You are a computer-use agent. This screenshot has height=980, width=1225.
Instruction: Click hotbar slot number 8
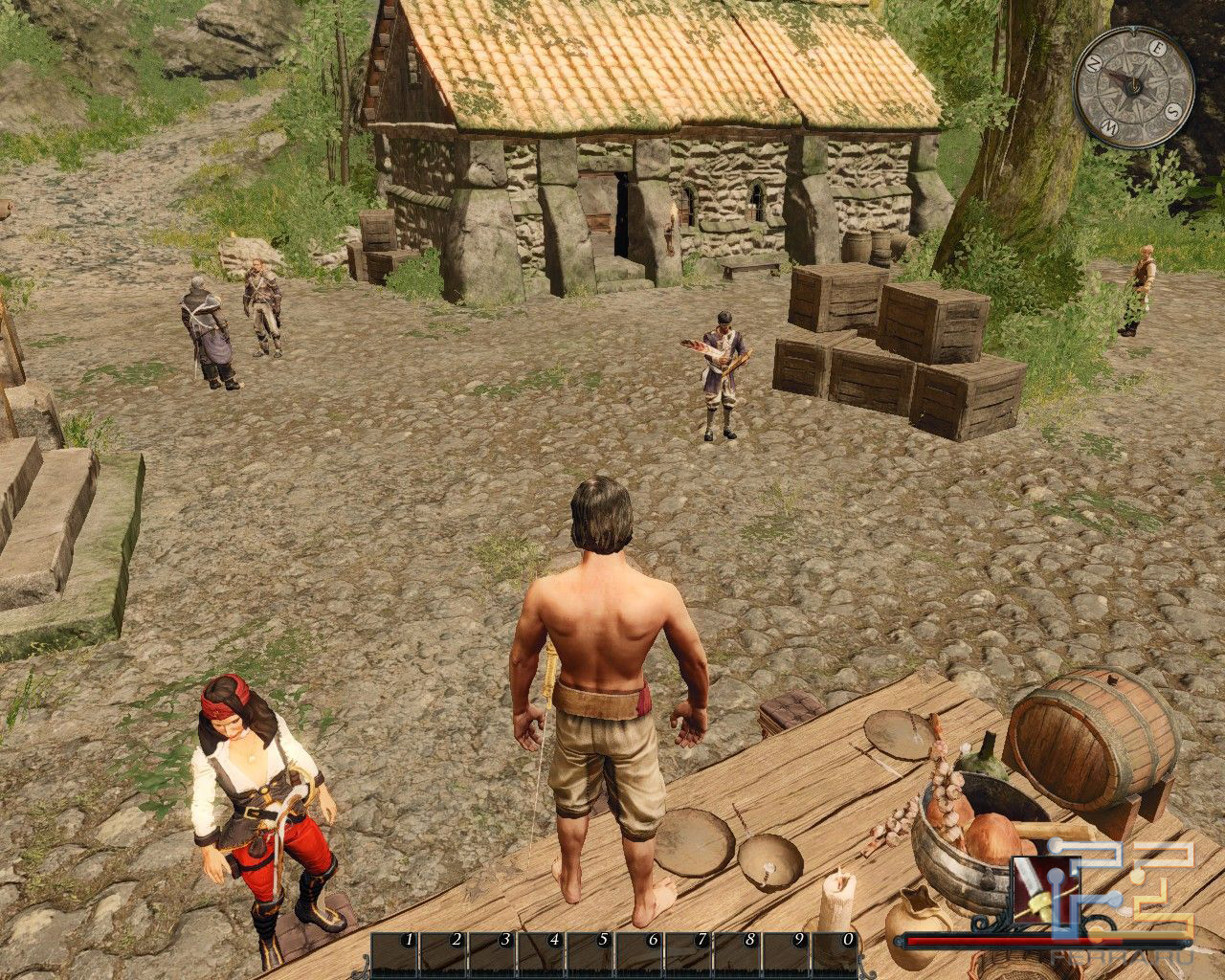point(738,953)
